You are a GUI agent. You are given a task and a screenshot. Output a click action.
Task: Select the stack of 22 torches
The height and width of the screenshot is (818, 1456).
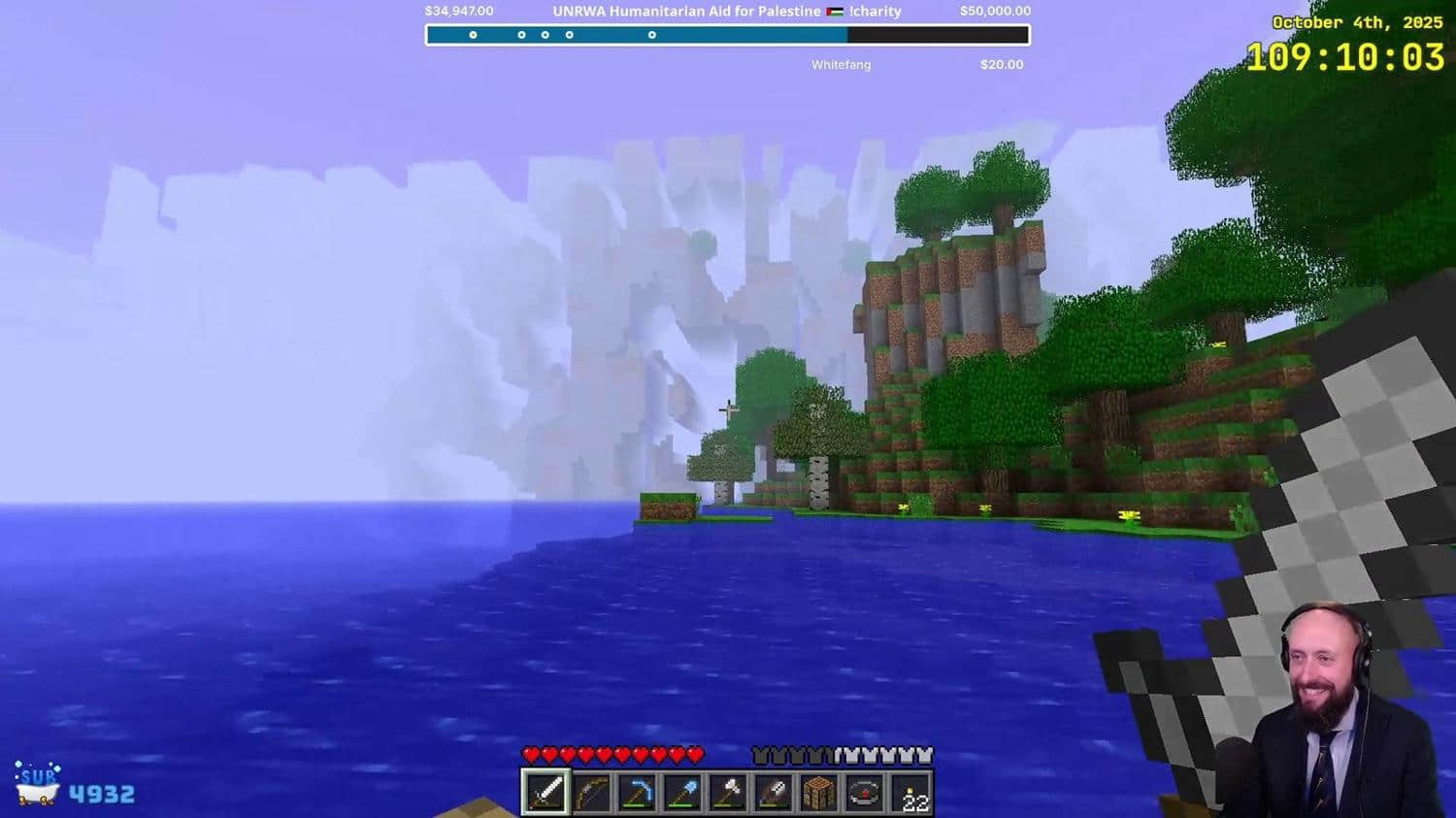(x=910, y=793)
